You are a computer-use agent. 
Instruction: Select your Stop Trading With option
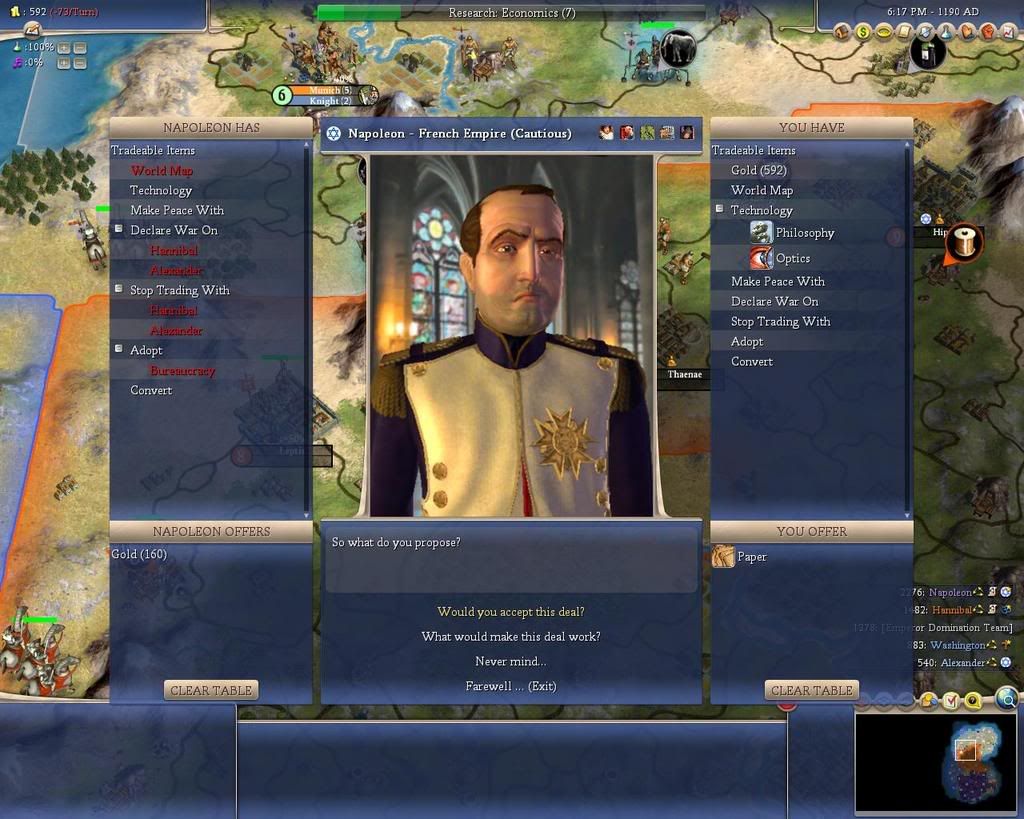pos(780,321)
